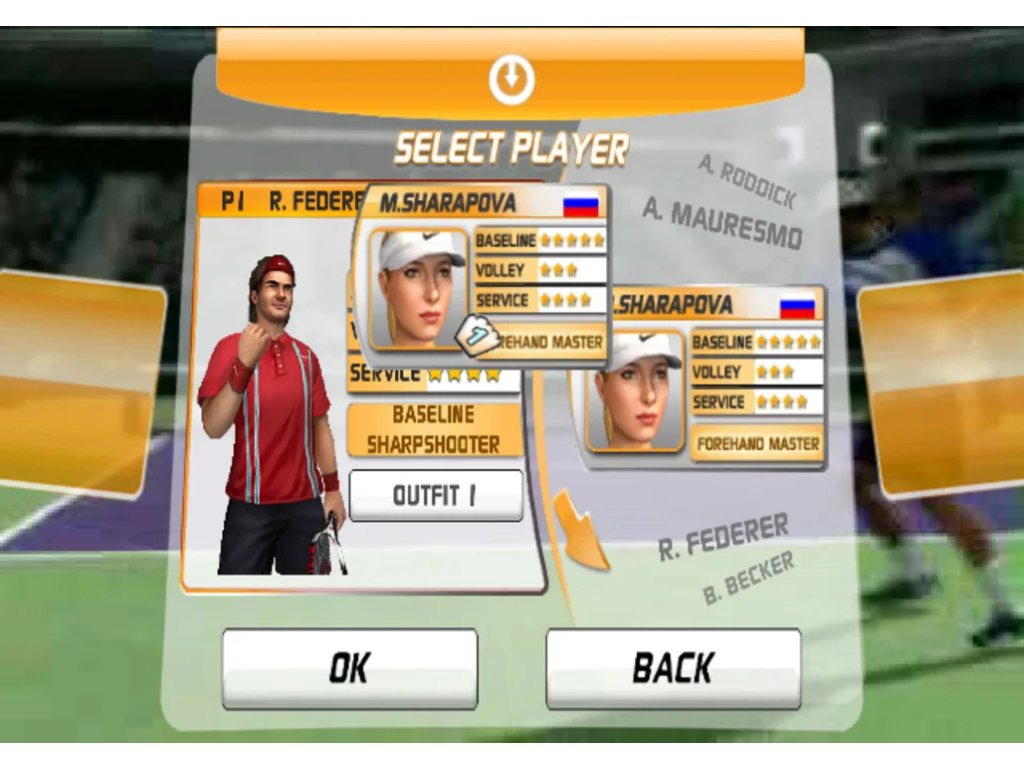Choose A. Mauresmo in the player list
1024x768 pixels.
click(x=722, y=223)
